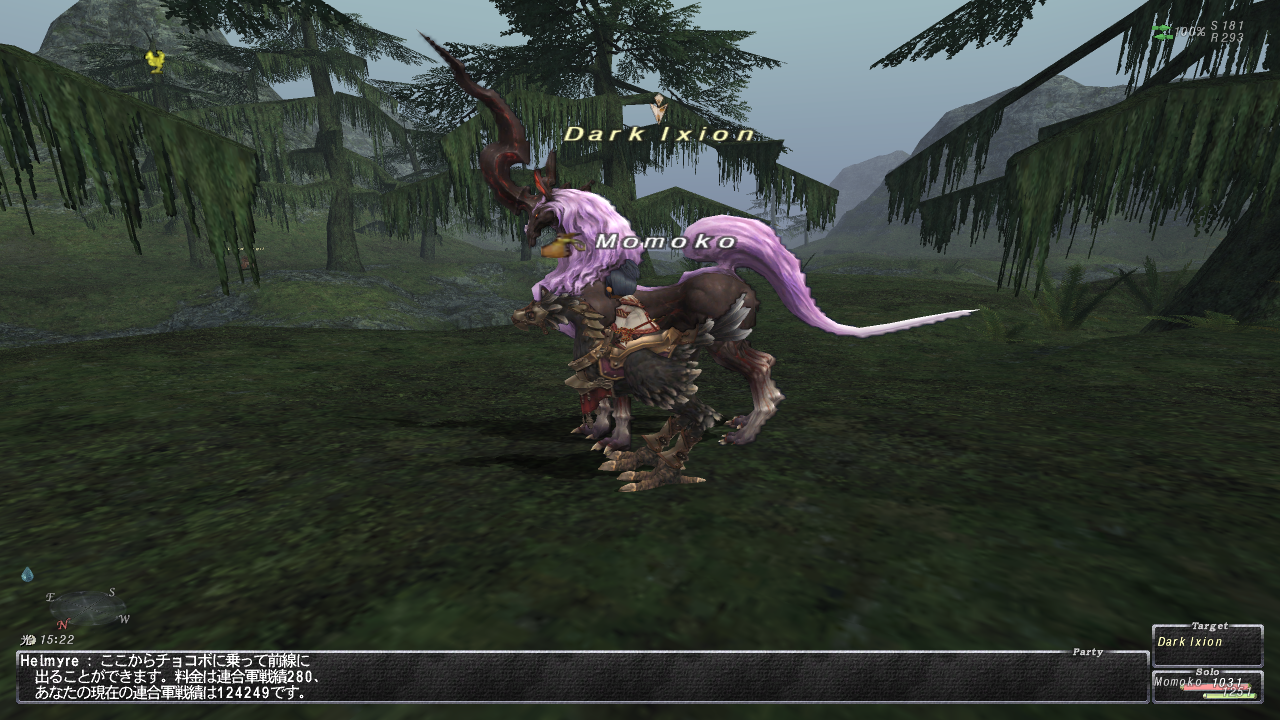Viewport: 1280px width, 720px height.
Task: Select the Momoko player nameplate
Action: point(665,242)
